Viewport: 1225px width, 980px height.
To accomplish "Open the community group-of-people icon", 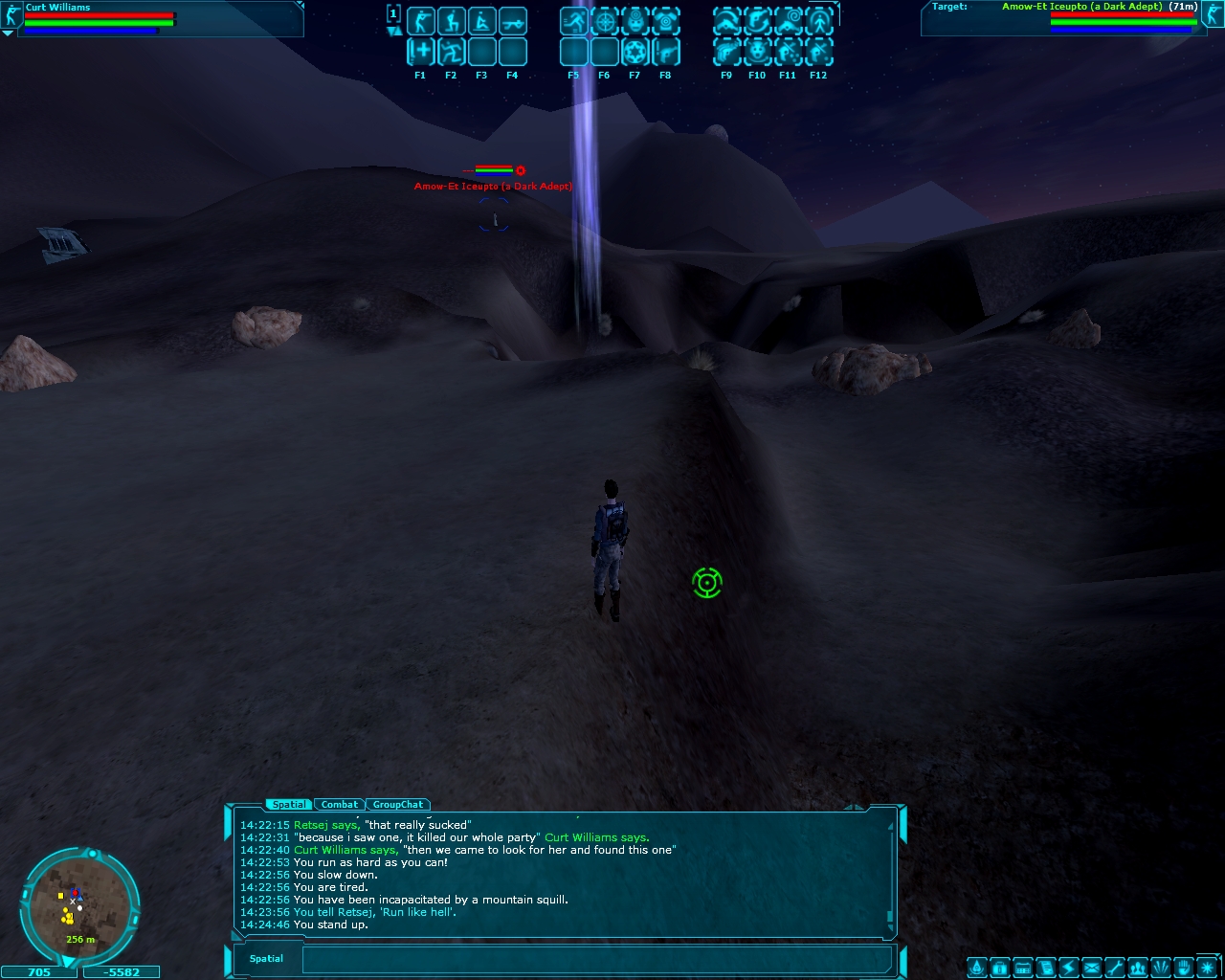I will (1138, 968).
